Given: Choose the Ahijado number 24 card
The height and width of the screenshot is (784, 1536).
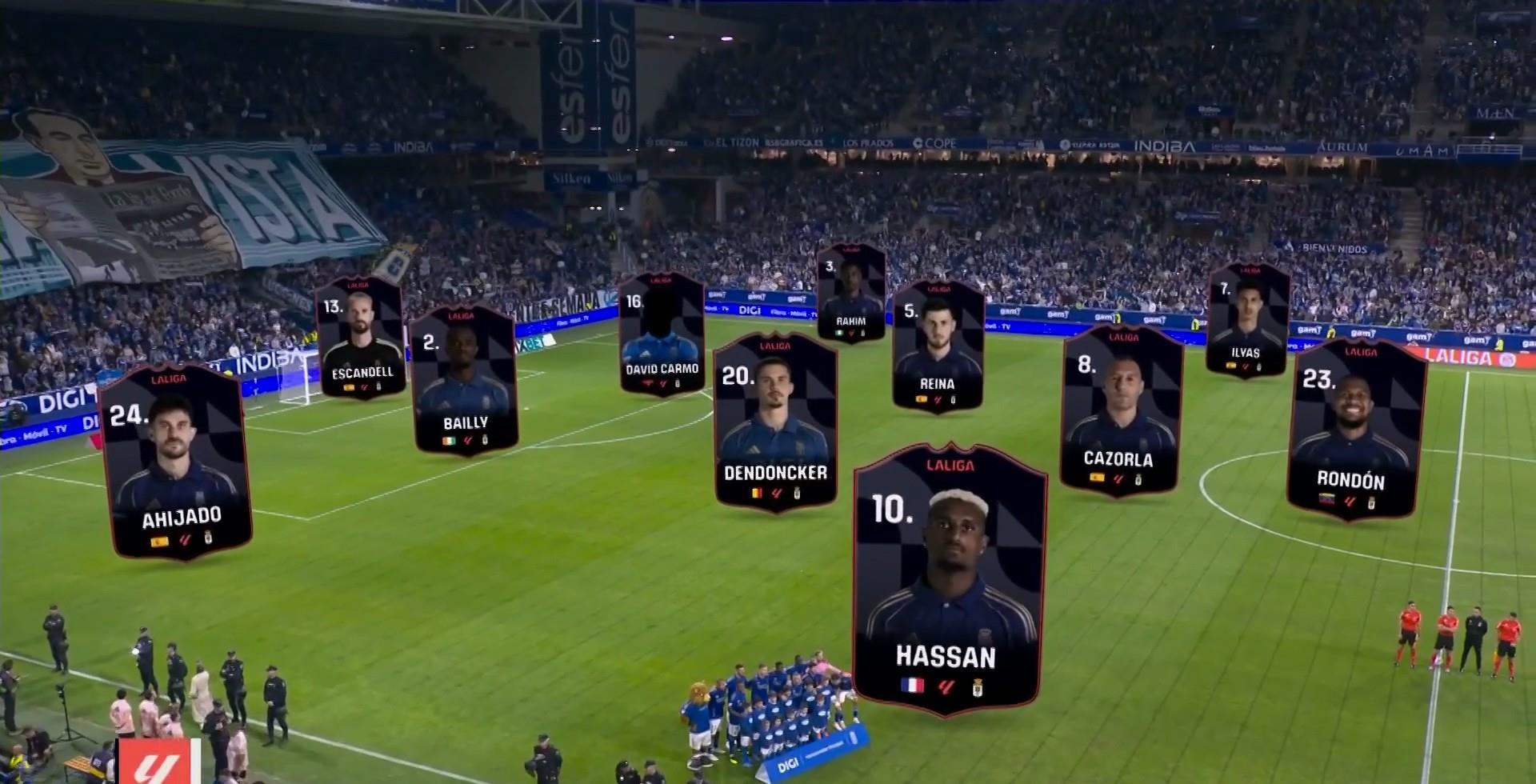Looking at the screenshot, I should pos(178,462).
